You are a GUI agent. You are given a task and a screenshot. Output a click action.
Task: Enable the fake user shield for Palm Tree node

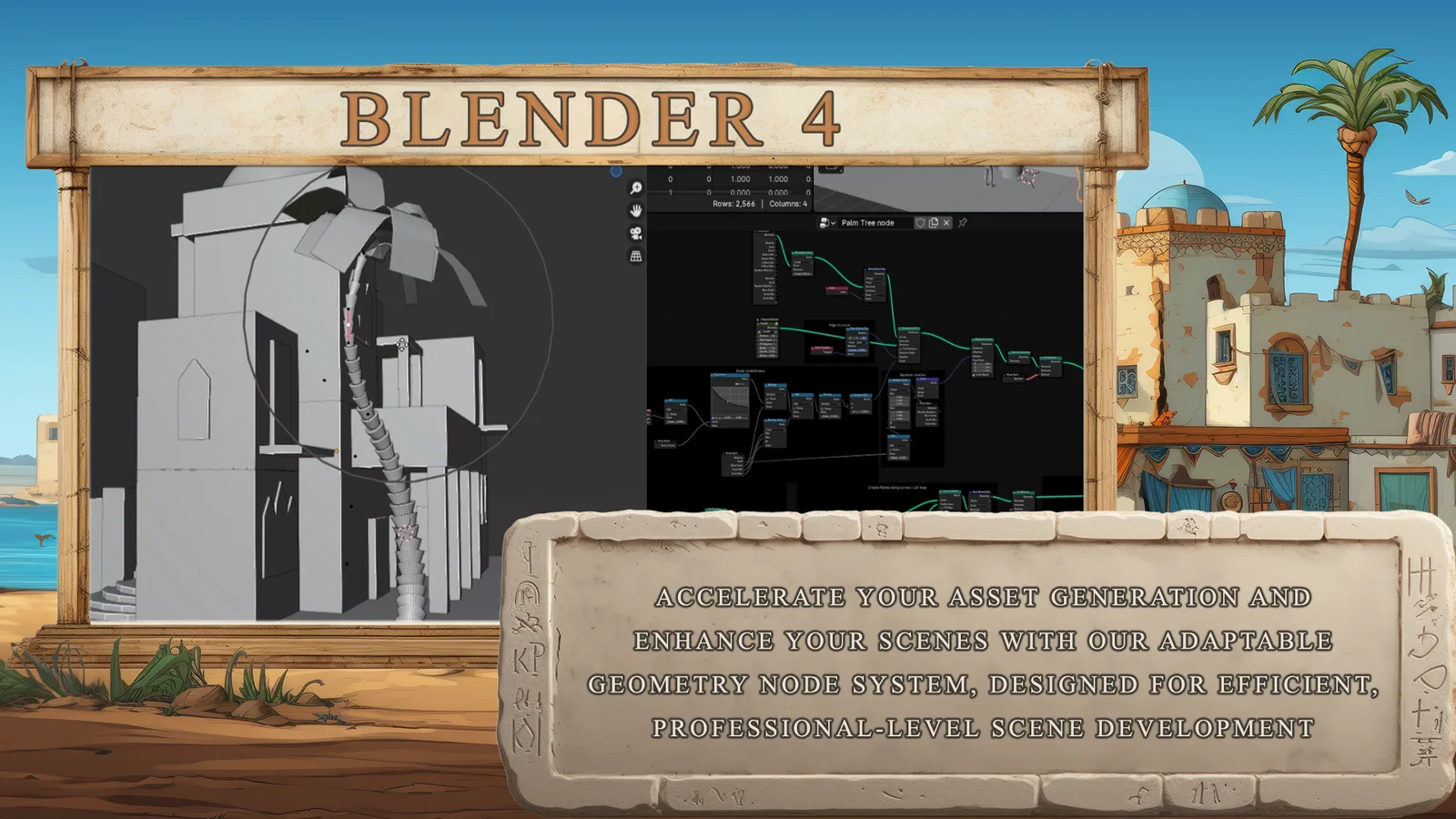click(x=920, y=223)
